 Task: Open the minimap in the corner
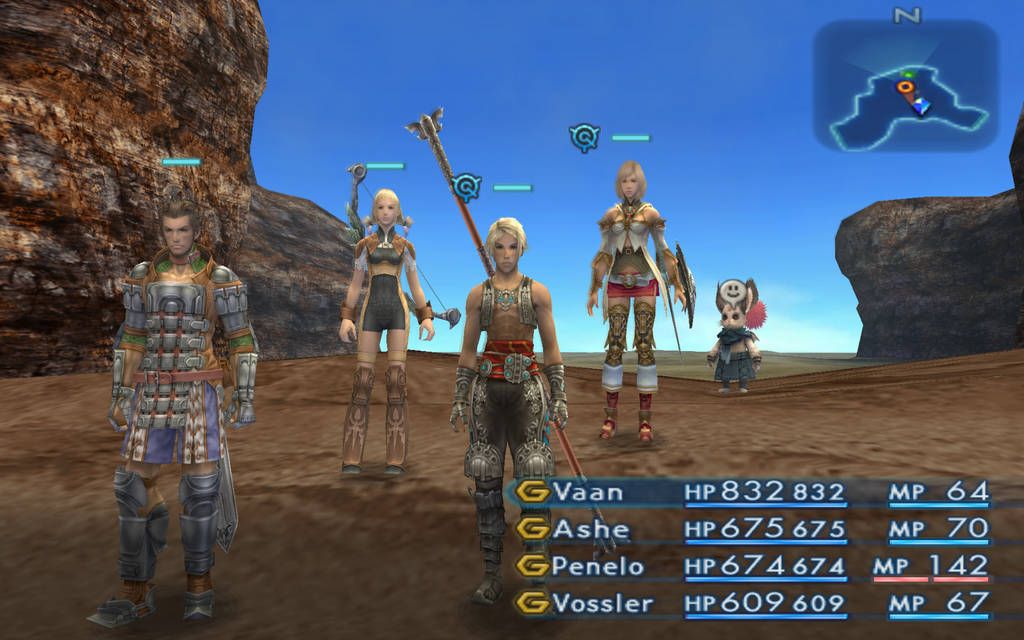(905, 86)
